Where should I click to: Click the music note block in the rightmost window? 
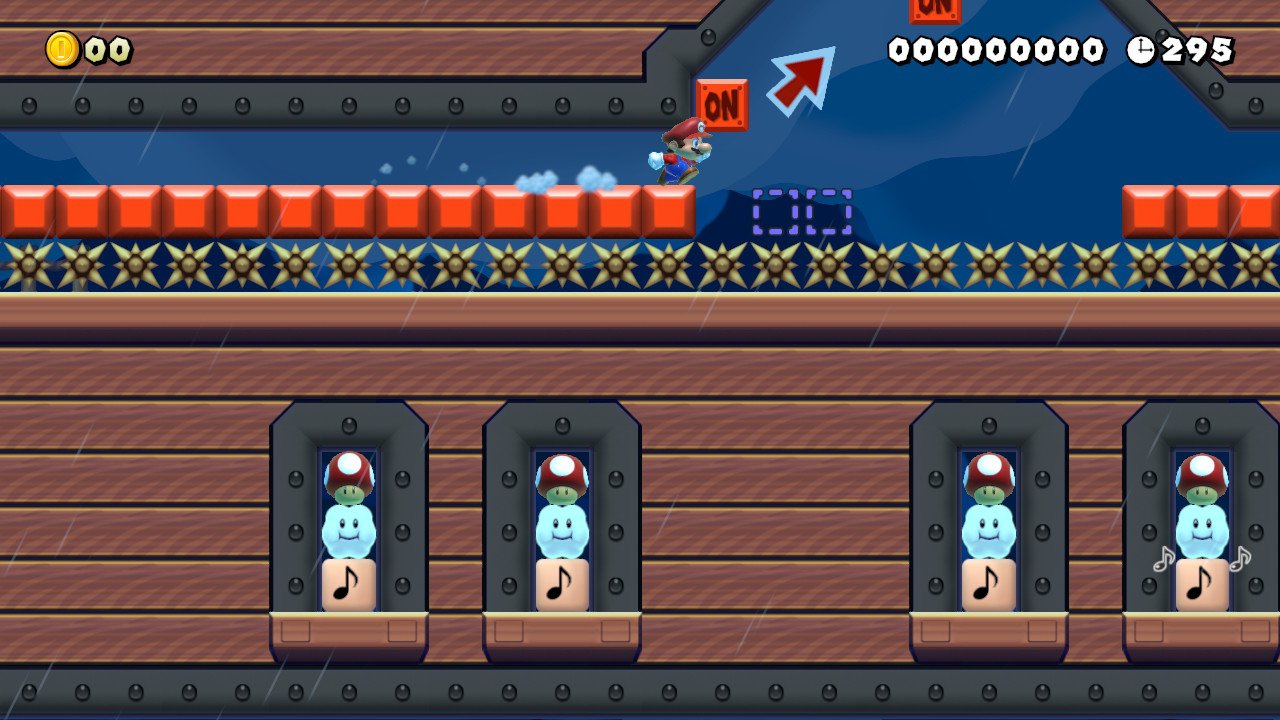tap(1200, 584)
